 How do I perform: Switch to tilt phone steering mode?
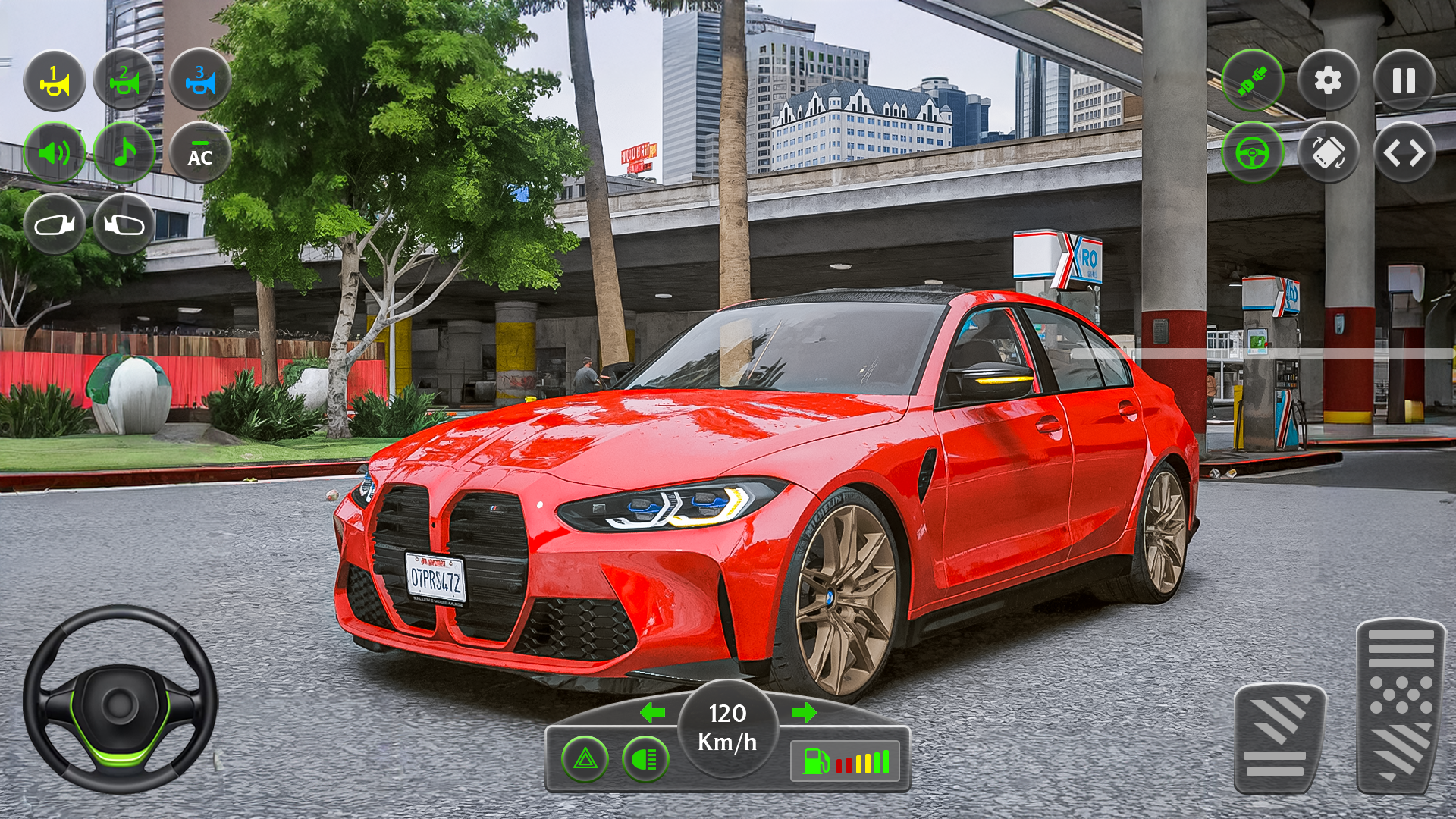click(1328, 152)
